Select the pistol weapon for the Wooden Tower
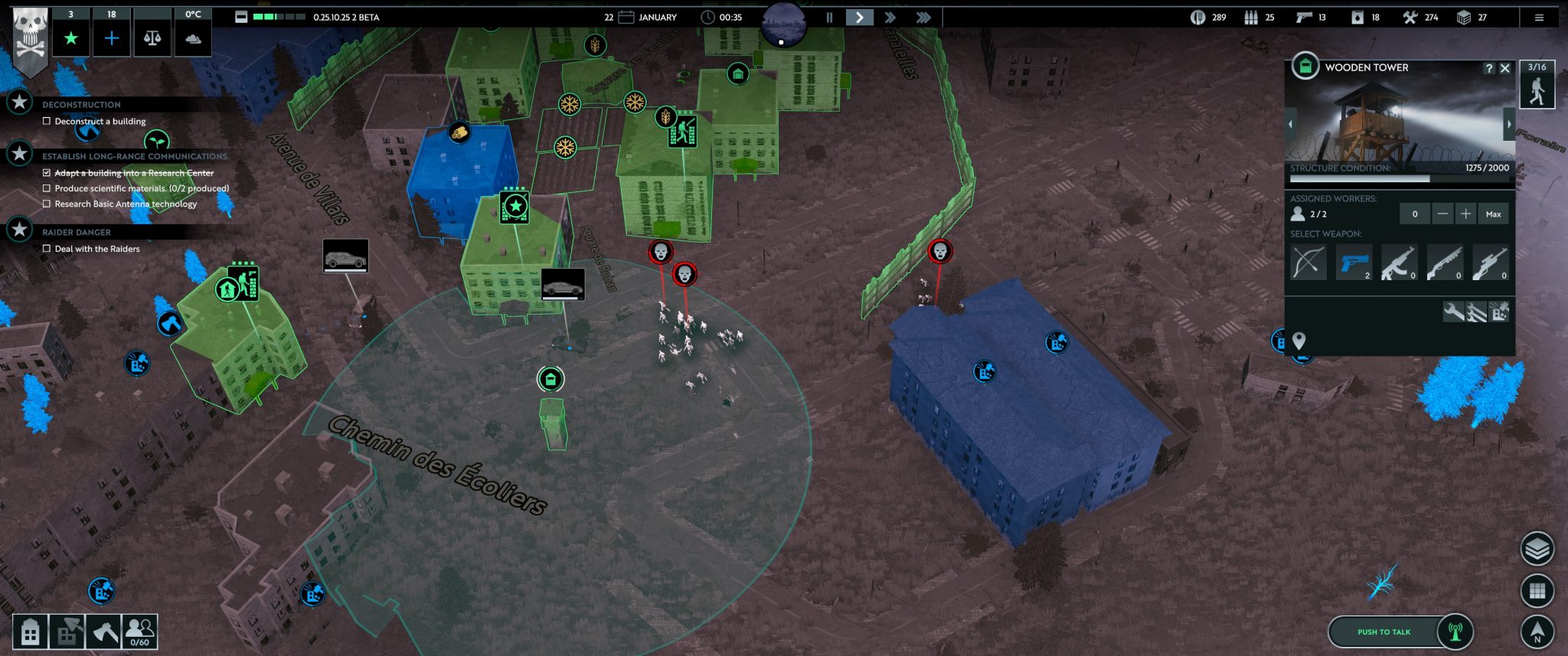 (1354, 263)
